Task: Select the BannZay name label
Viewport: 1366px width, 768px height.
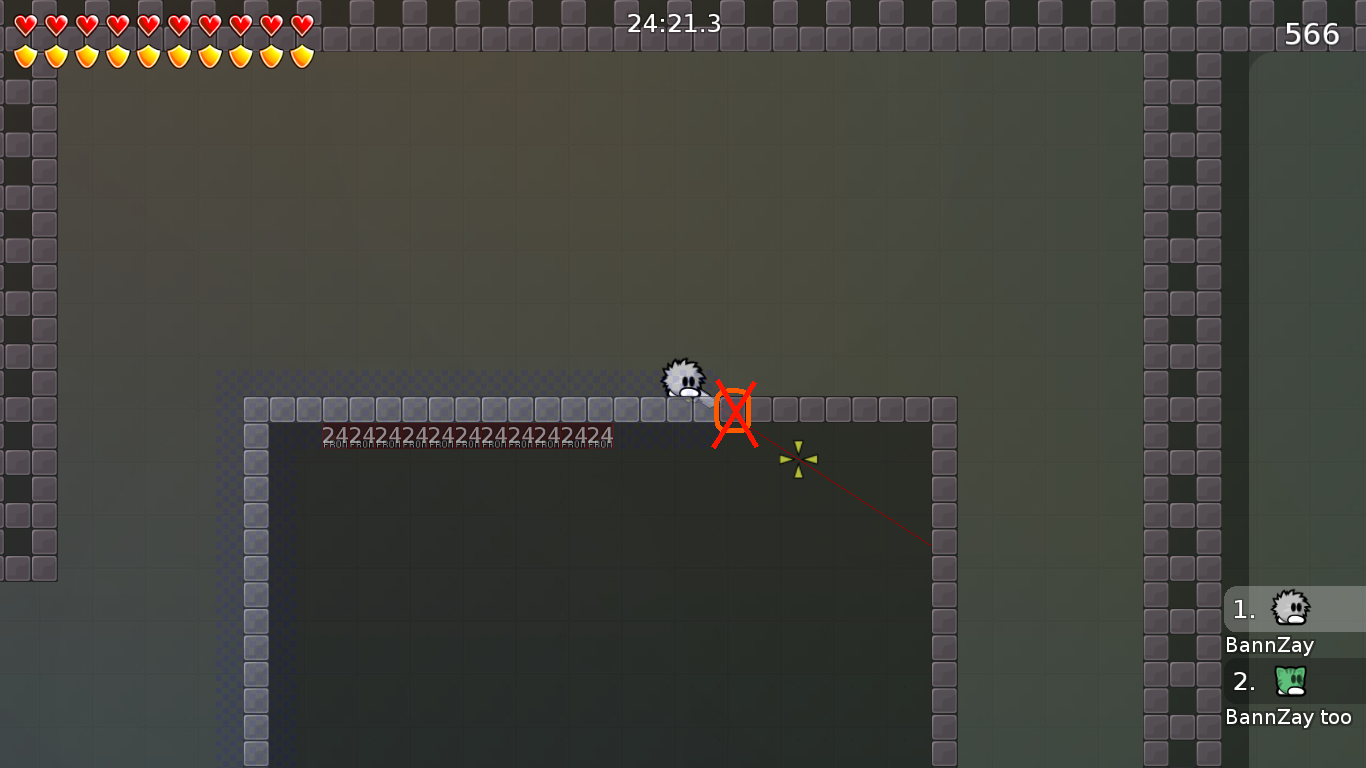Action: click(x=1269, y=646)
